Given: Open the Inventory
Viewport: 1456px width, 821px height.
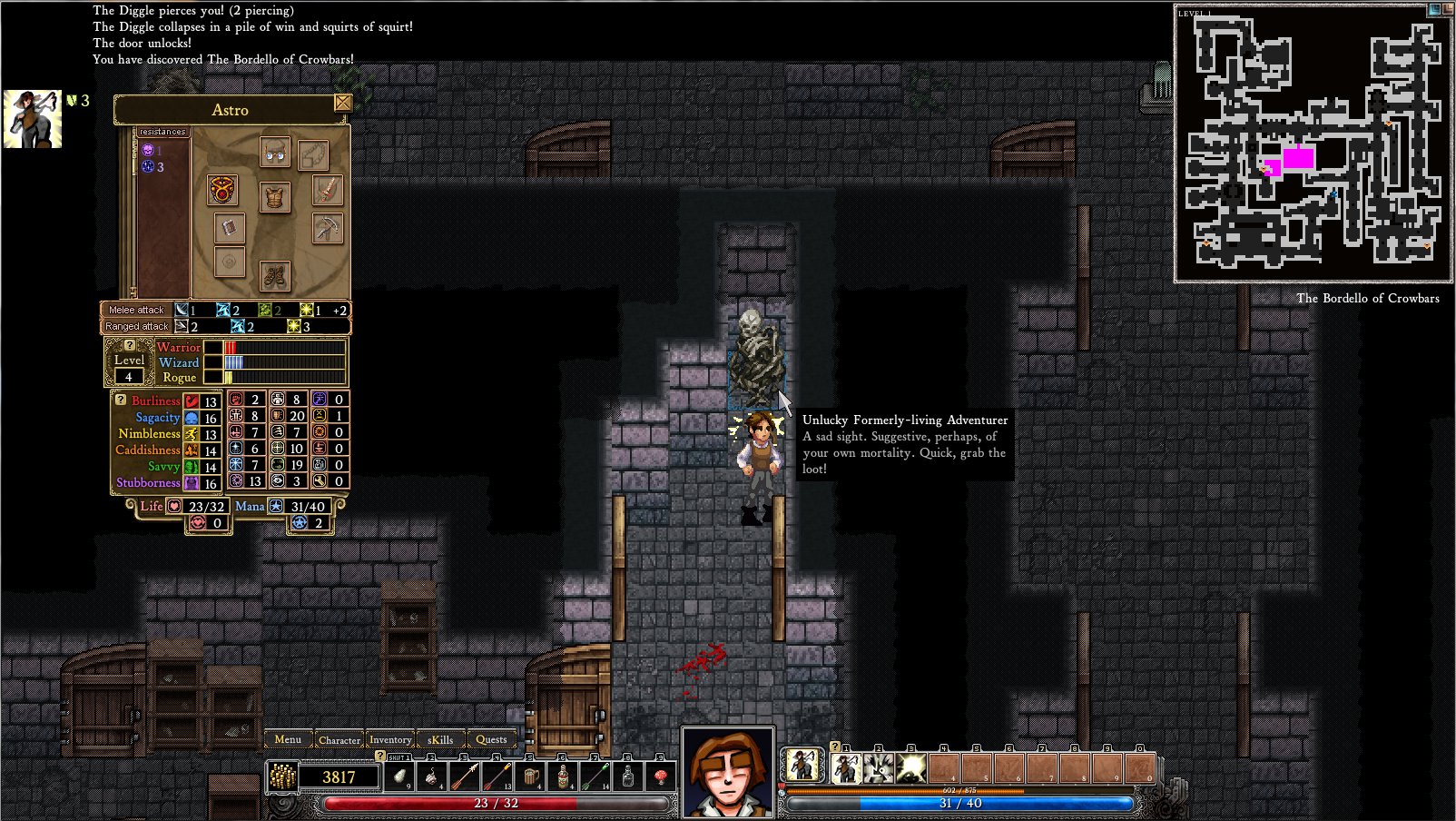Looking at the screenshot, I should tap(390, 739).
